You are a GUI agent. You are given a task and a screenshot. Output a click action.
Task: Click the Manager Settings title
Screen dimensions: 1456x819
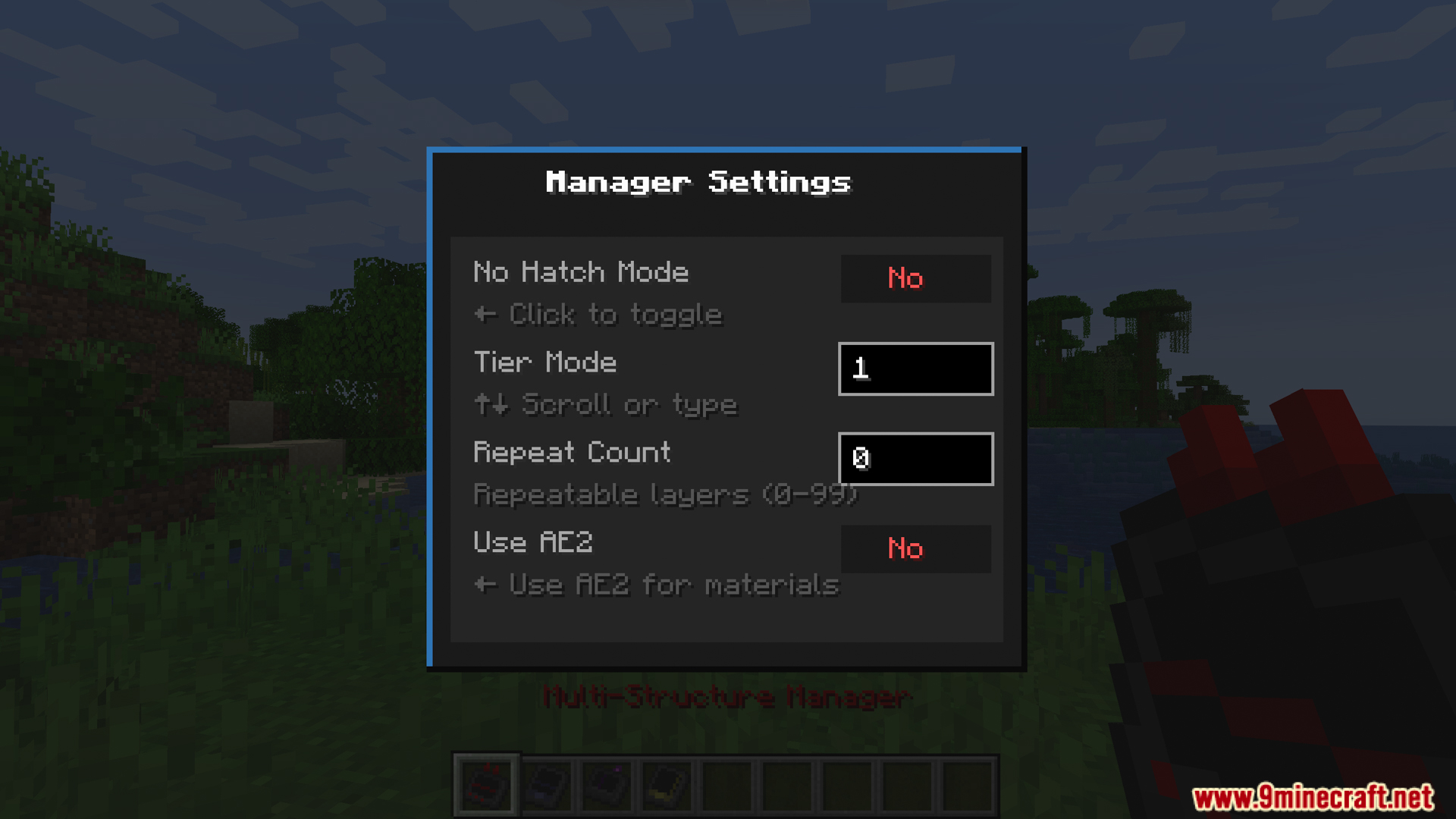(x=699, y=182)
